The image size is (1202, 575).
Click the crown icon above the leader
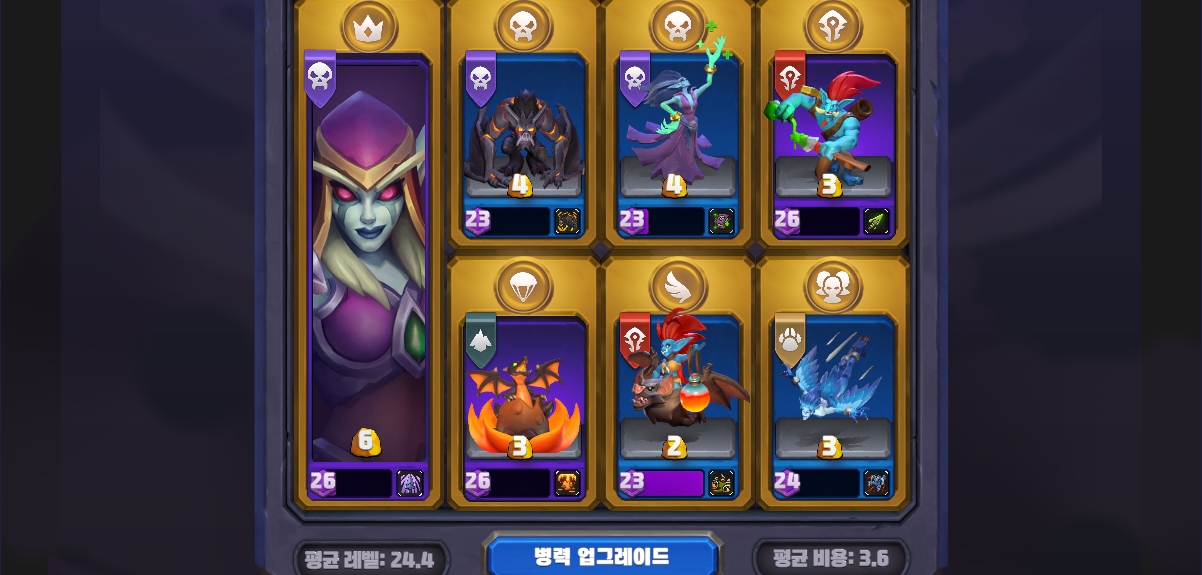(x=369, y=27)
